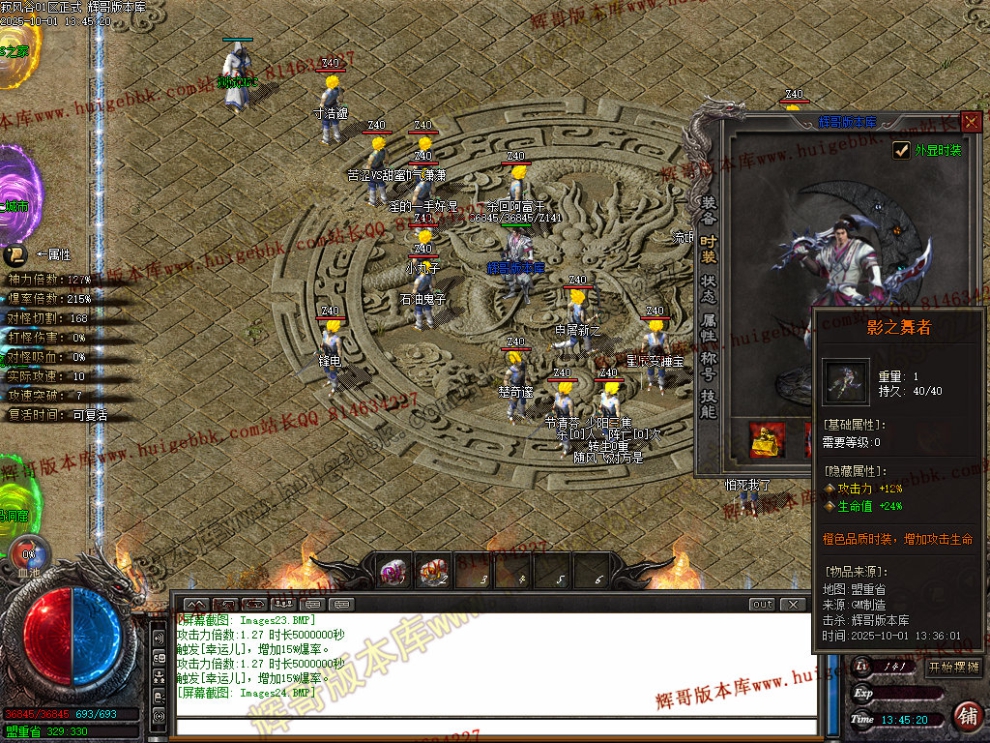
Task: Close the chat window
Action: 793,604
